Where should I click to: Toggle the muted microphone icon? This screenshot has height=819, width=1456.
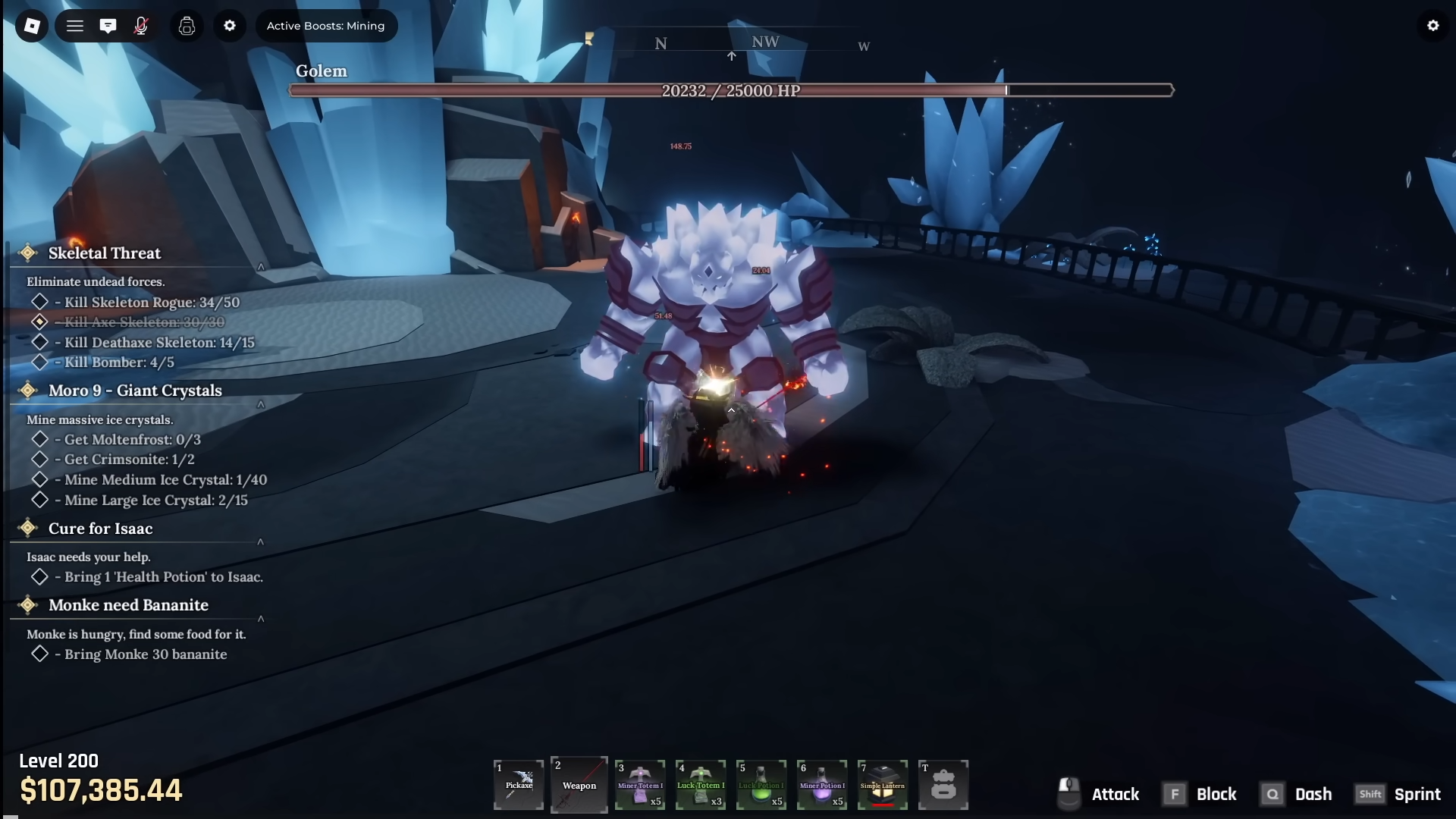[x=141, y=26]
